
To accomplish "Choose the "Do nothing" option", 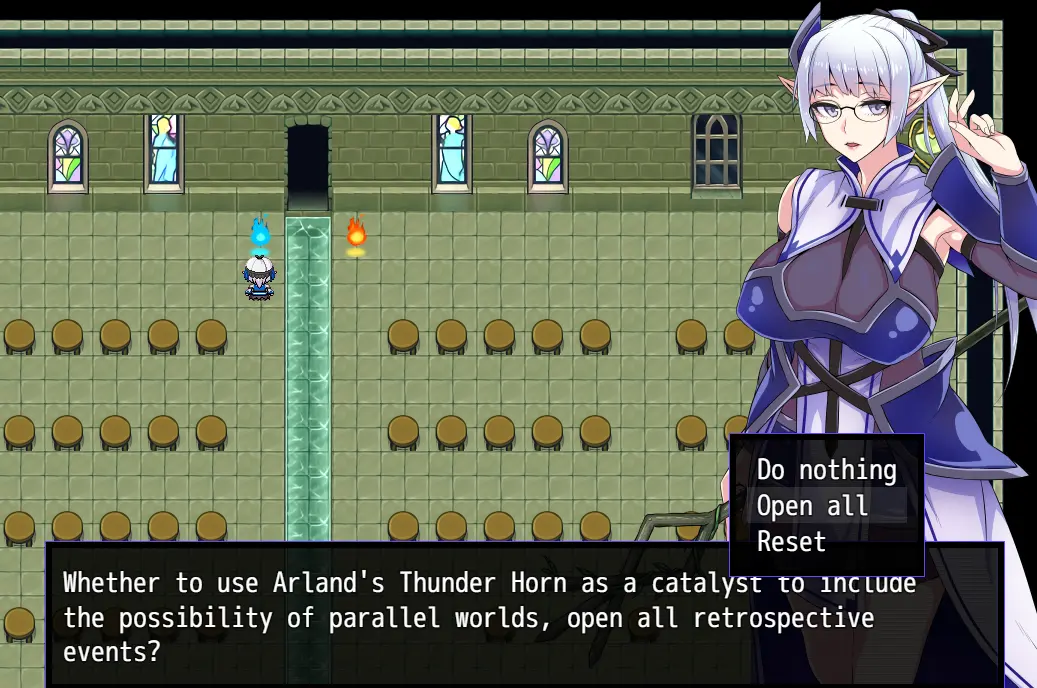I will [826, 469].
